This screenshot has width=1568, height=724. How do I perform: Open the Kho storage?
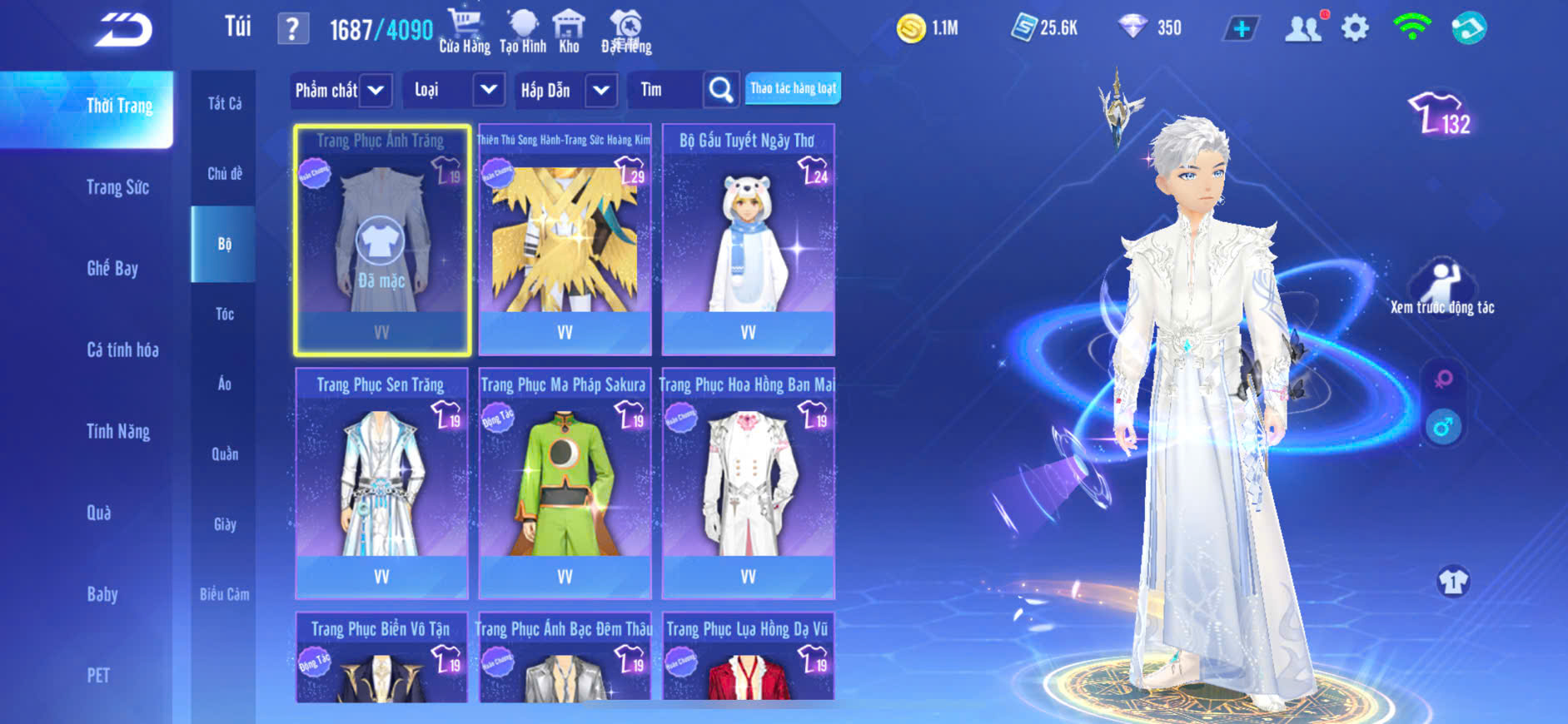click(569, 31)
